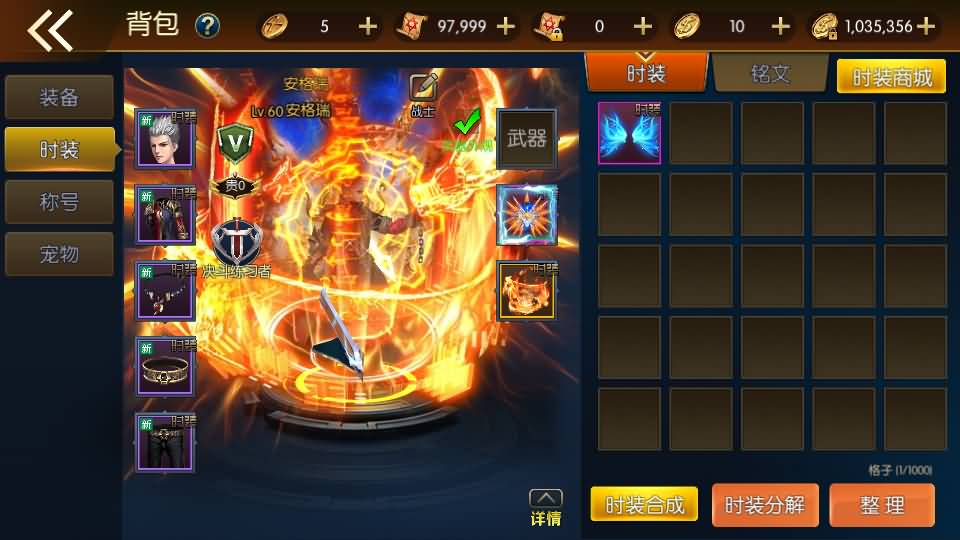Select the 时装 side tab
The width and height of the screenshot is (960, 540).
59,149
